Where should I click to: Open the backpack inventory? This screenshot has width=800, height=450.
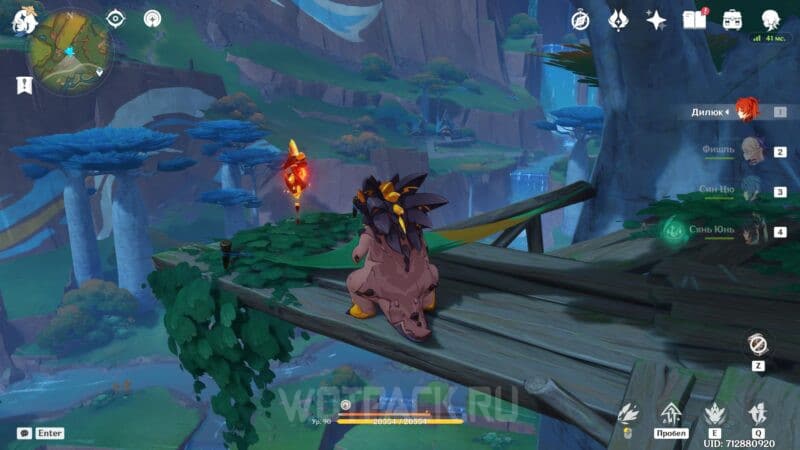click(x=732, y=20)
